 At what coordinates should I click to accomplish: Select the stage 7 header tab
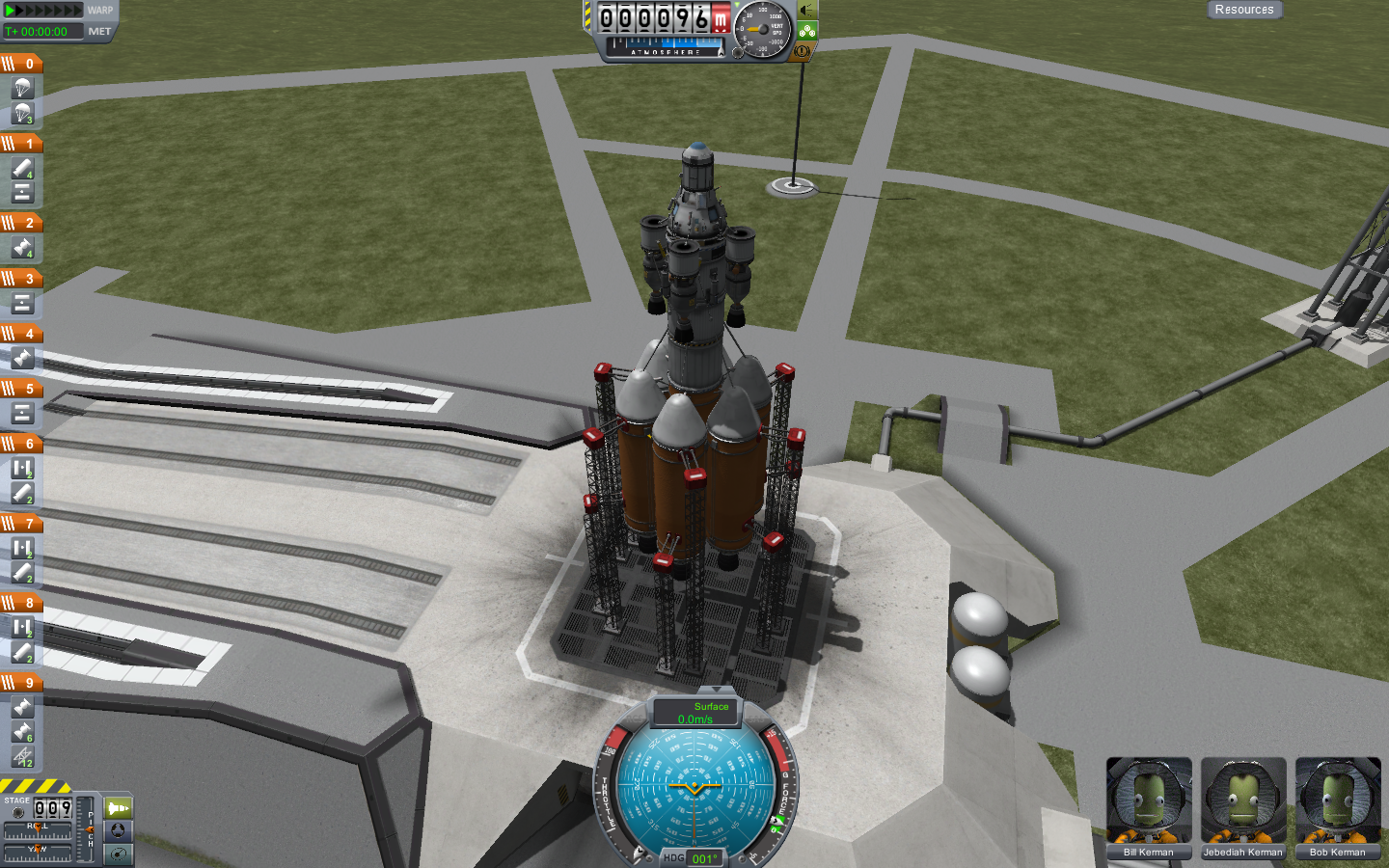[x=21, y=524]
